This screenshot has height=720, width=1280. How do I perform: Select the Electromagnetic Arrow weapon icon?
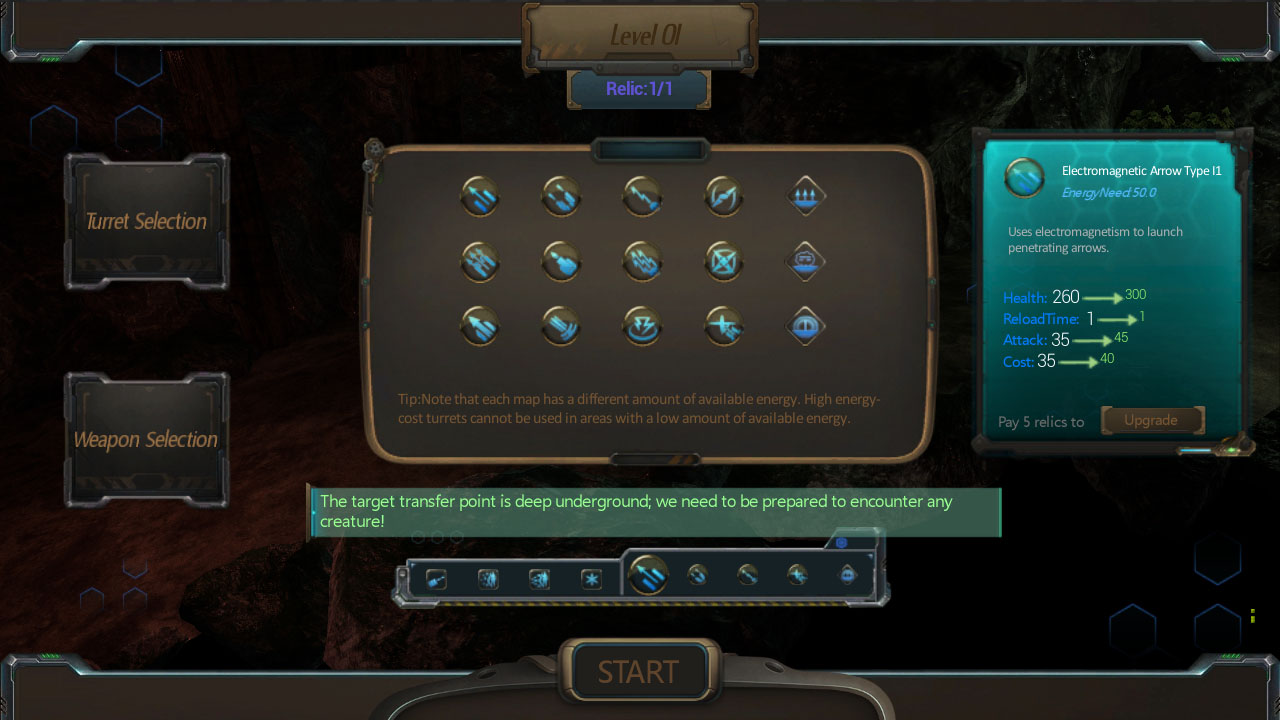click(480, 196)
